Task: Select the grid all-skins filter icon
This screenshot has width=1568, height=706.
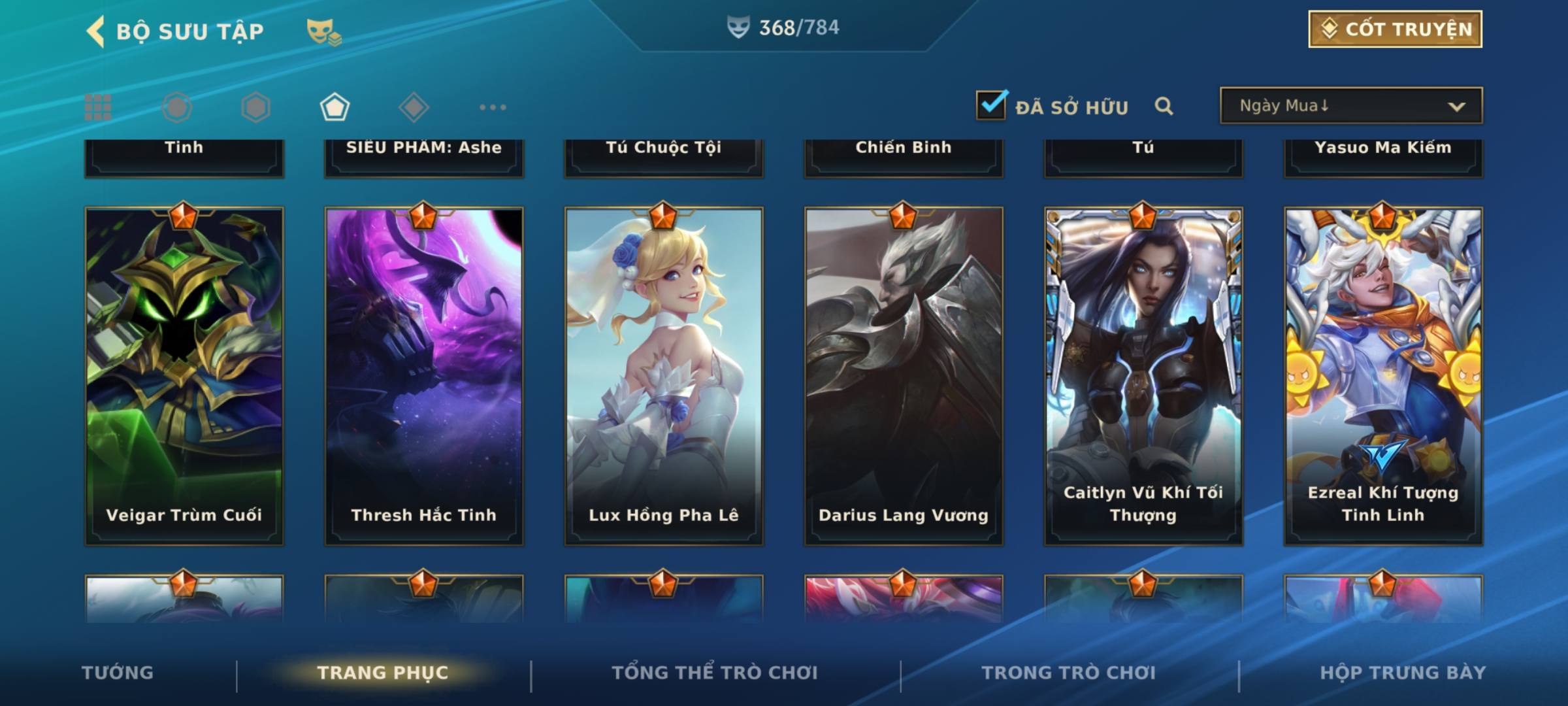Action: [x=98, y=107]
